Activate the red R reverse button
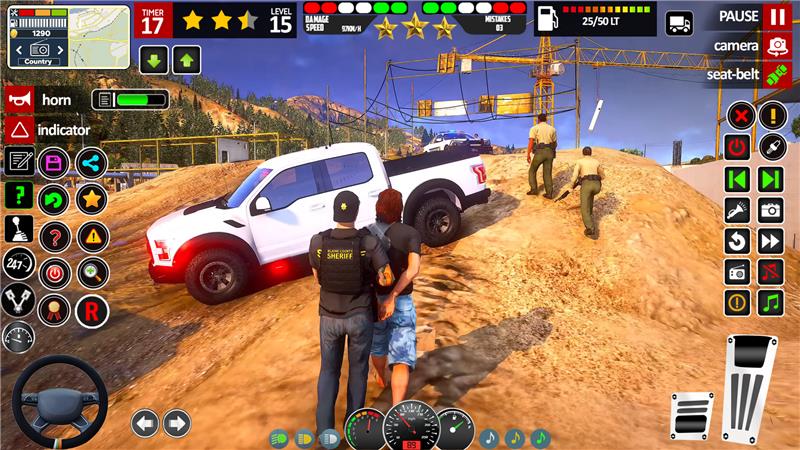Screen dimensions: 800x450 coord(91,311)
